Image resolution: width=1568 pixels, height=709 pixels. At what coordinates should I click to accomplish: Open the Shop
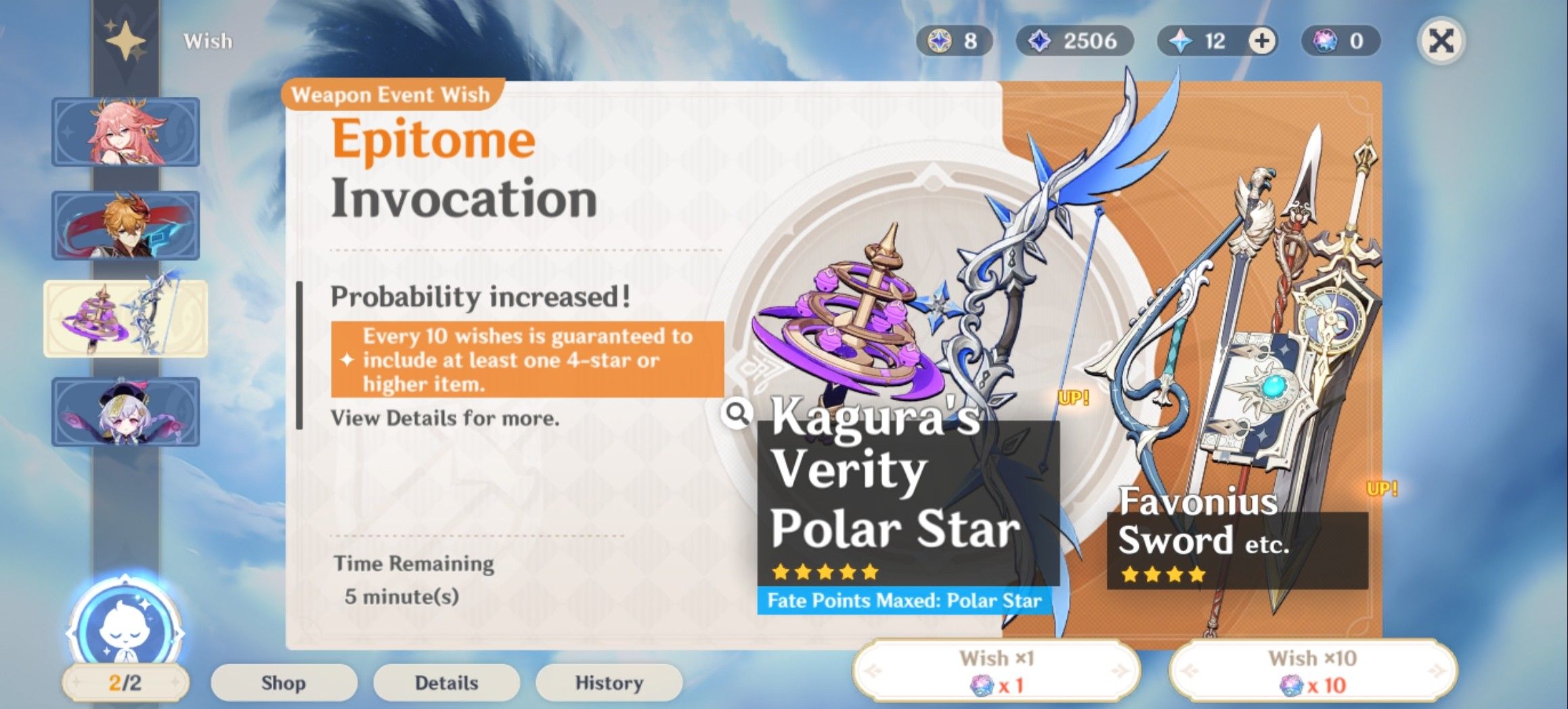point(284,682)
